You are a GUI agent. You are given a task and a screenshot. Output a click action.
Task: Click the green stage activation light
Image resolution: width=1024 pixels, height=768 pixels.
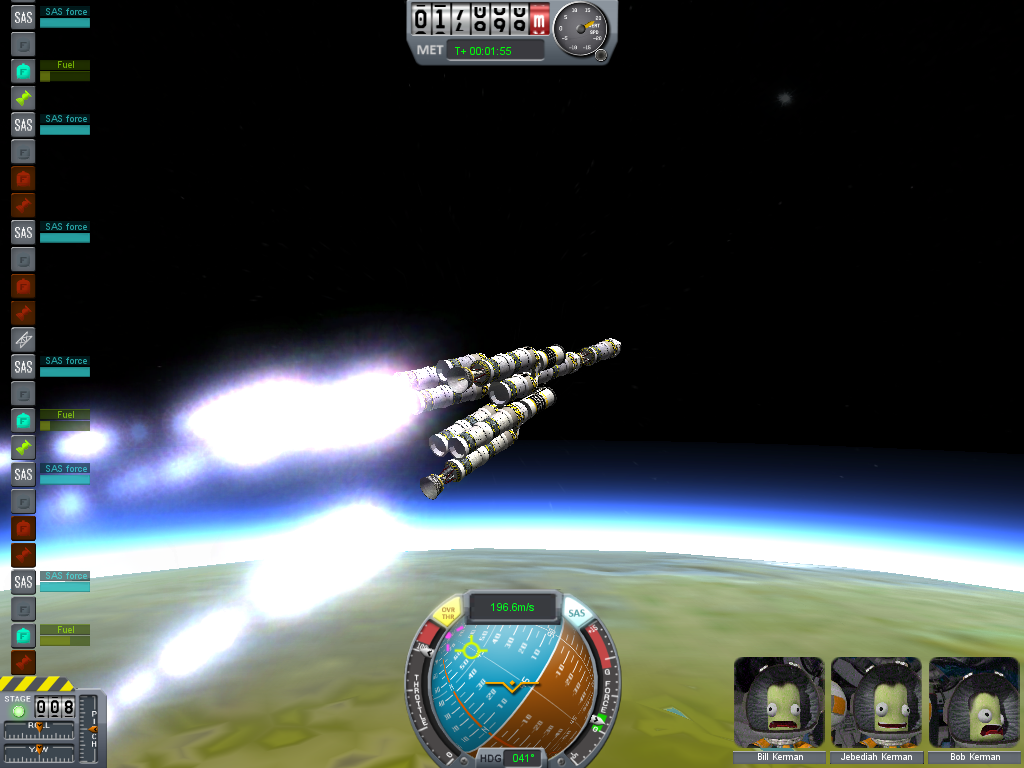tap(17, 710)
